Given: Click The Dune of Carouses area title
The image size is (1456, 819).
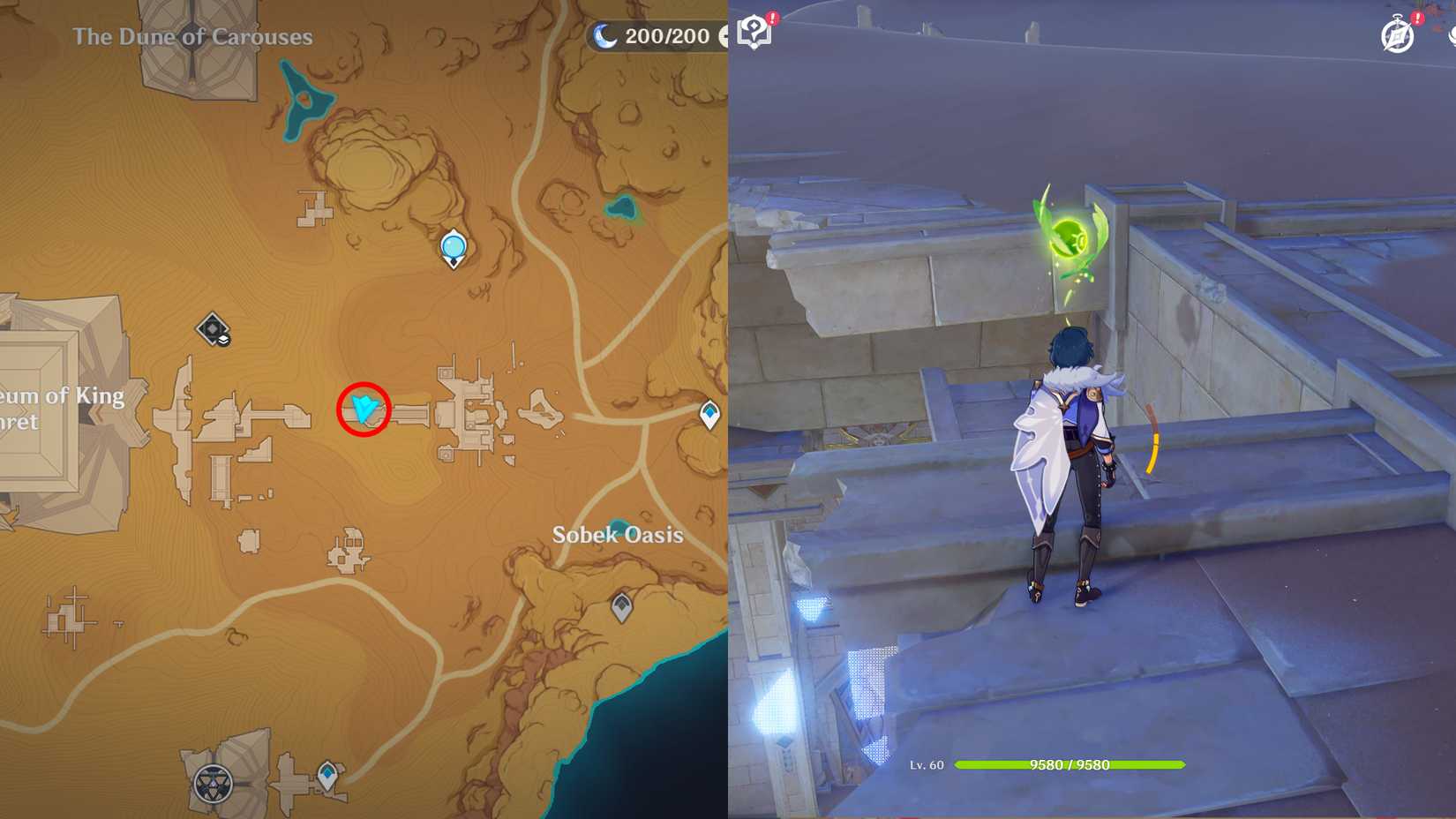Looking at the screenshot, I should pyautogui.click(x=193, y=37).
